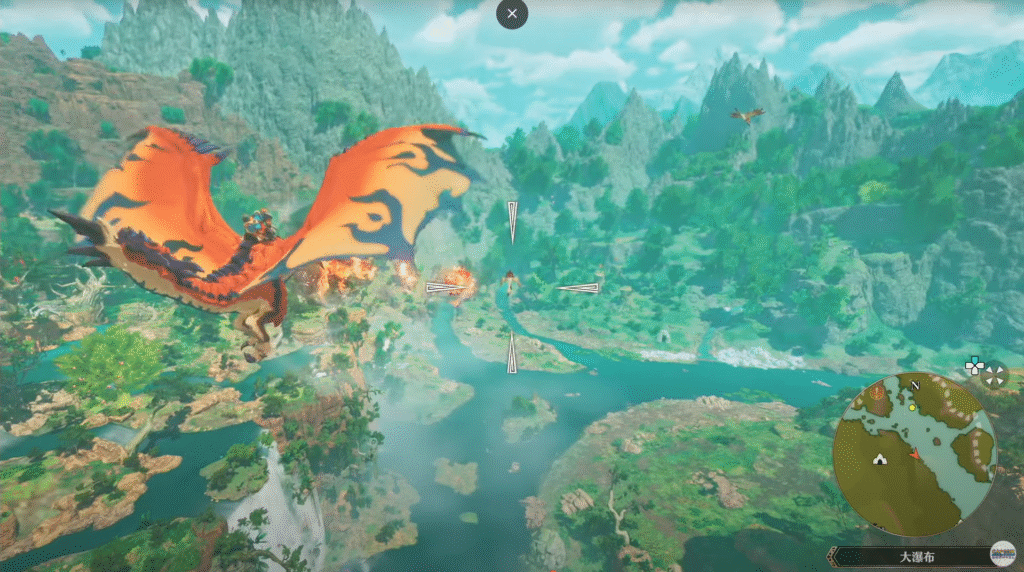Select the white tent camp marker on minimap
The image size is (1024, 572).
click(x=879, y=459)
